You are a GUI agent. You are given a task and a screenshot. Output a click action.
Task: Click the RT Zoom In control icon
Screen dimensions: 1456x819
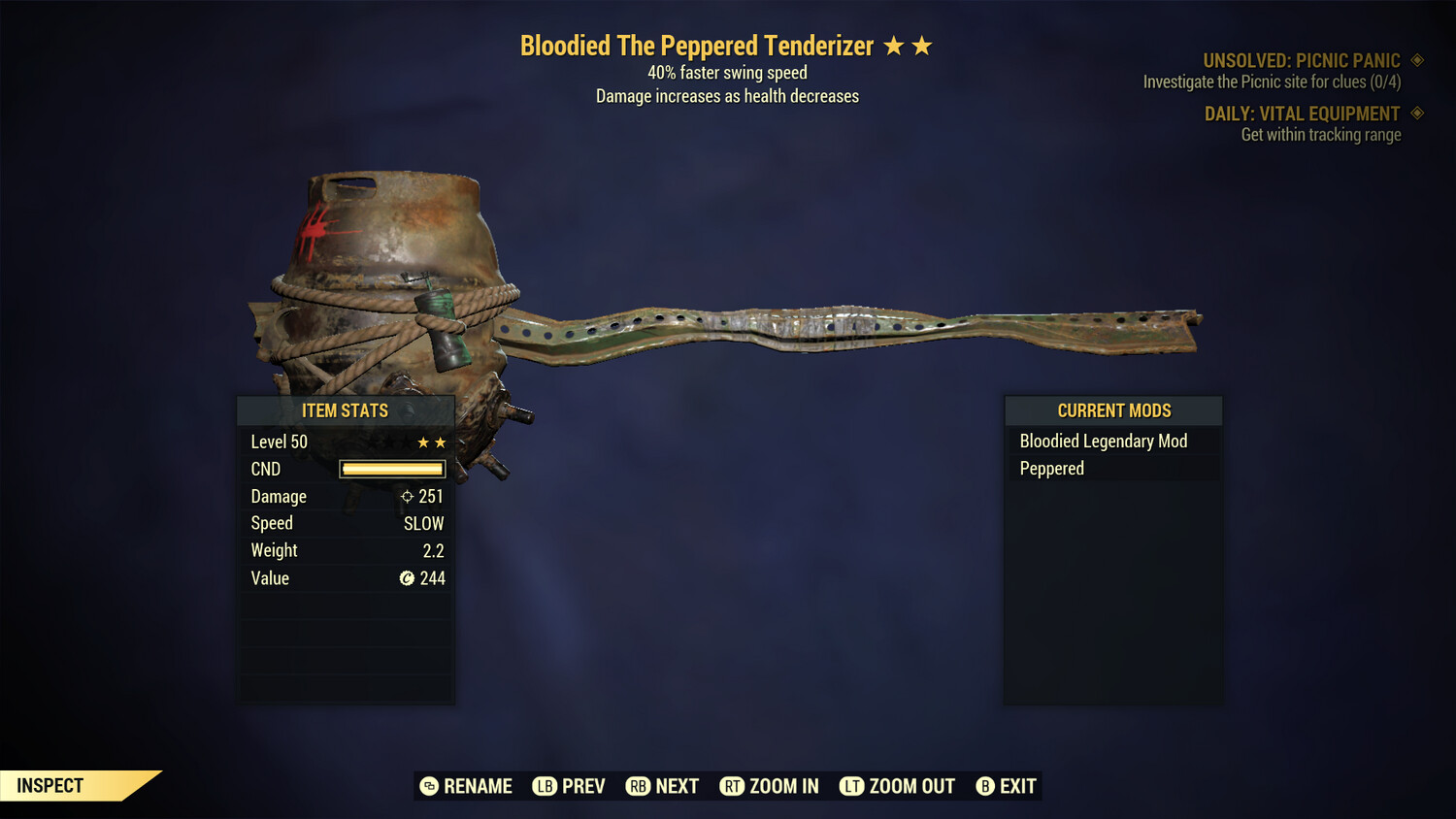(x=733, y=786)
